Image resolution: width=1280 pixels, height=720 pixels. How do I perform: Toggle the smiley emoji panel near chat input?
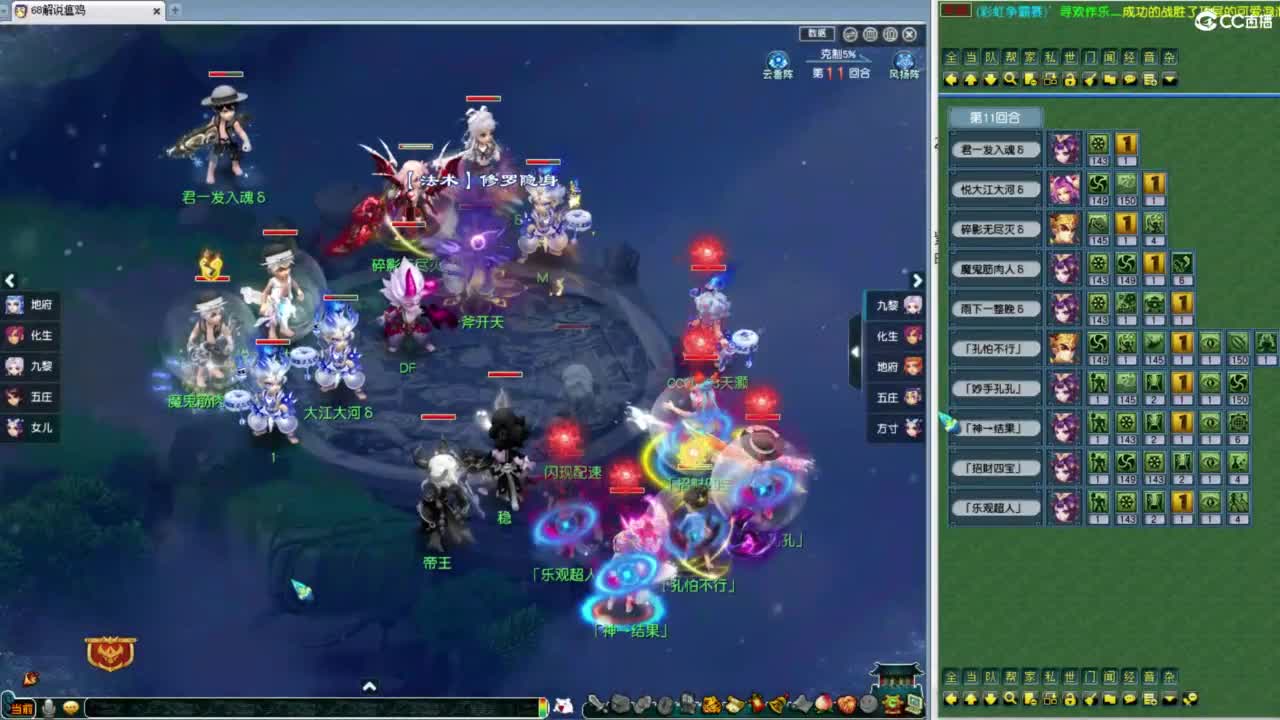(71, 707)
